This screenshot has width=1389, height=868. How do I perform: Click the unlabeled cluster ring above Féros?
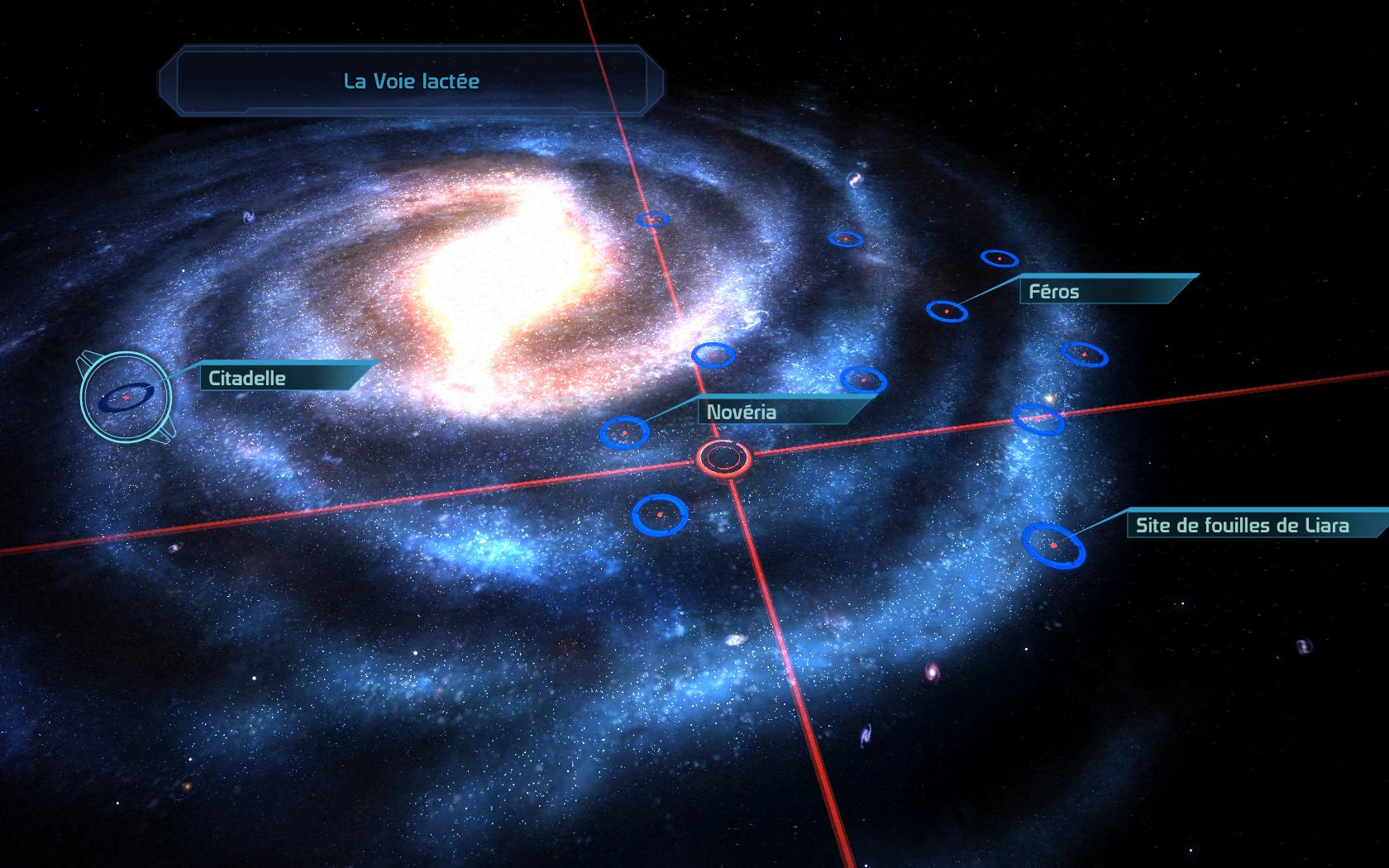click(998, 258)
